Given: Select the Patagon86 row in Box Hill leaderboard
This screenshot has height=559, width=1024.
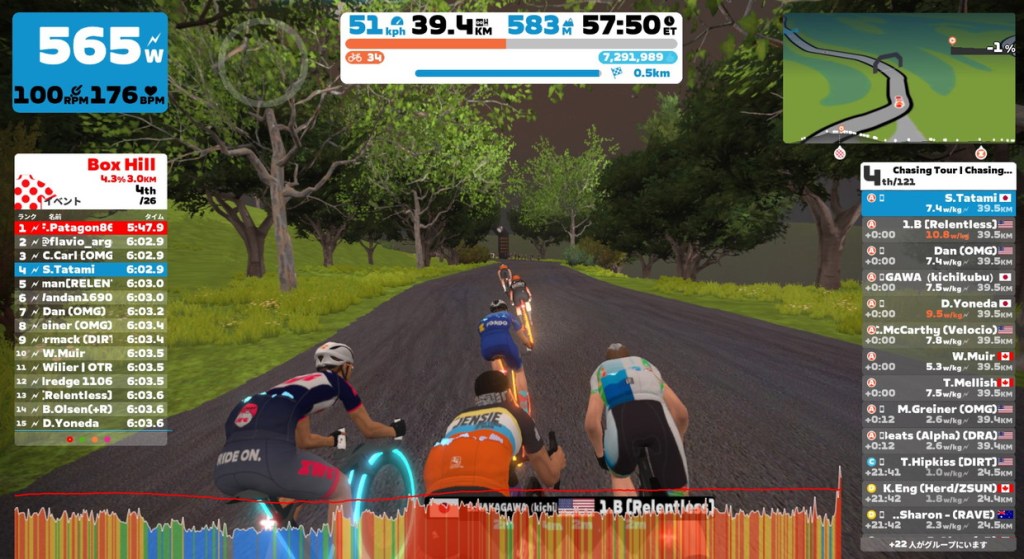Looking at the screenshot, I should tap(90, 227).
